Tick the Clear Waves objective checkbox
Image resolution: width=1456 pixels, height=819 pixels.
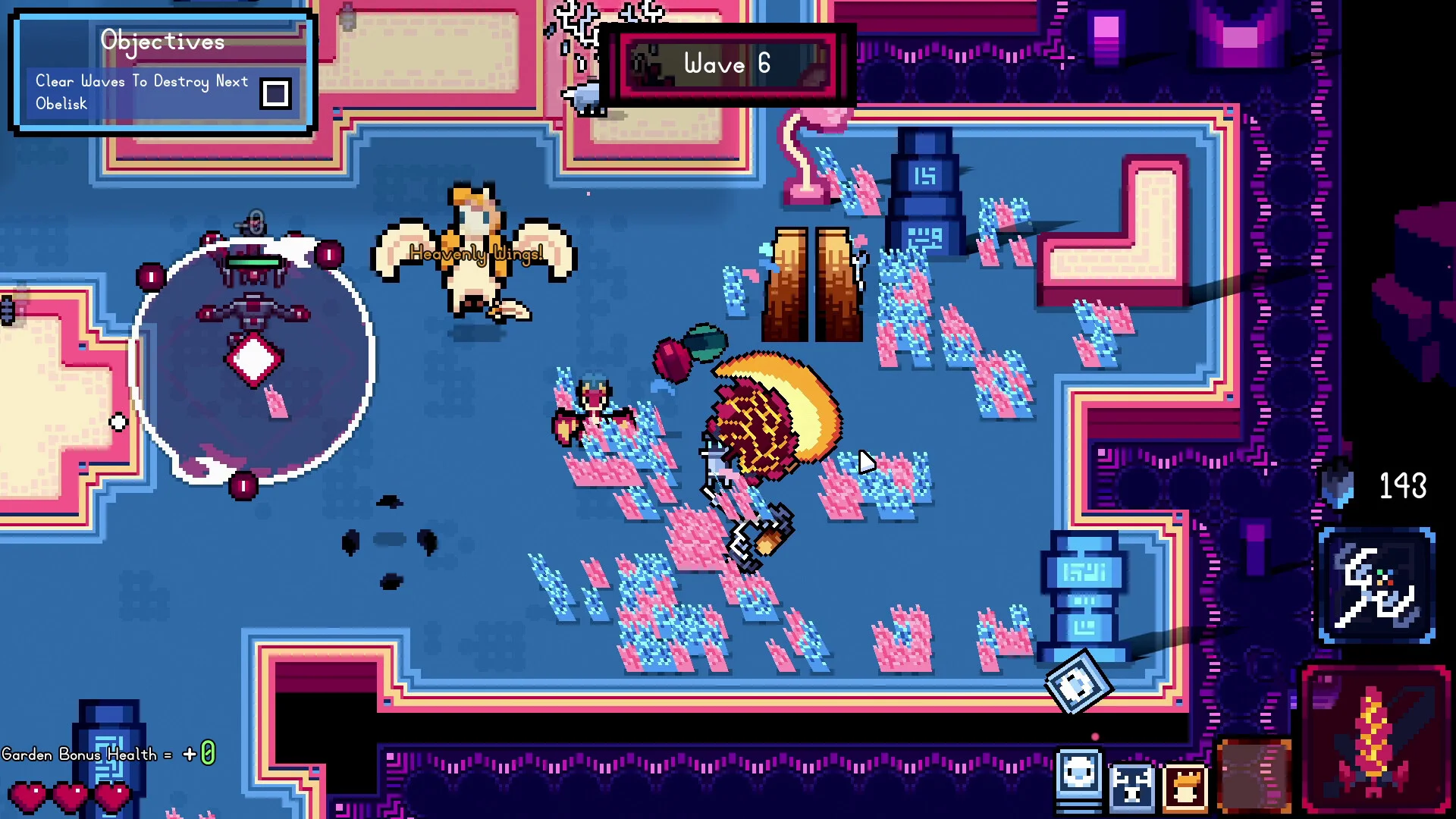pos(275,93)
